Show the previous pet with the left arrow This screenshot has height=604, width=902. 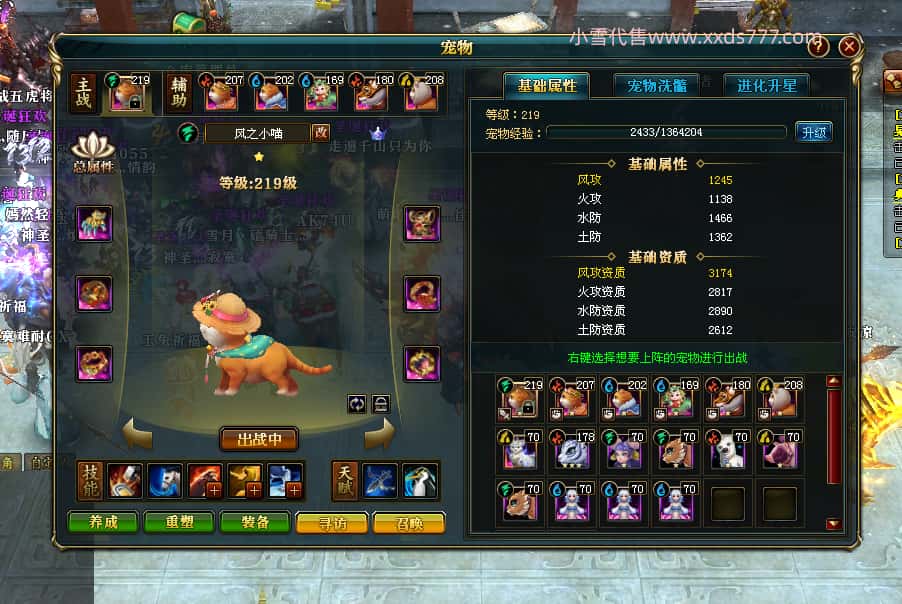click(x=138, y=434)
